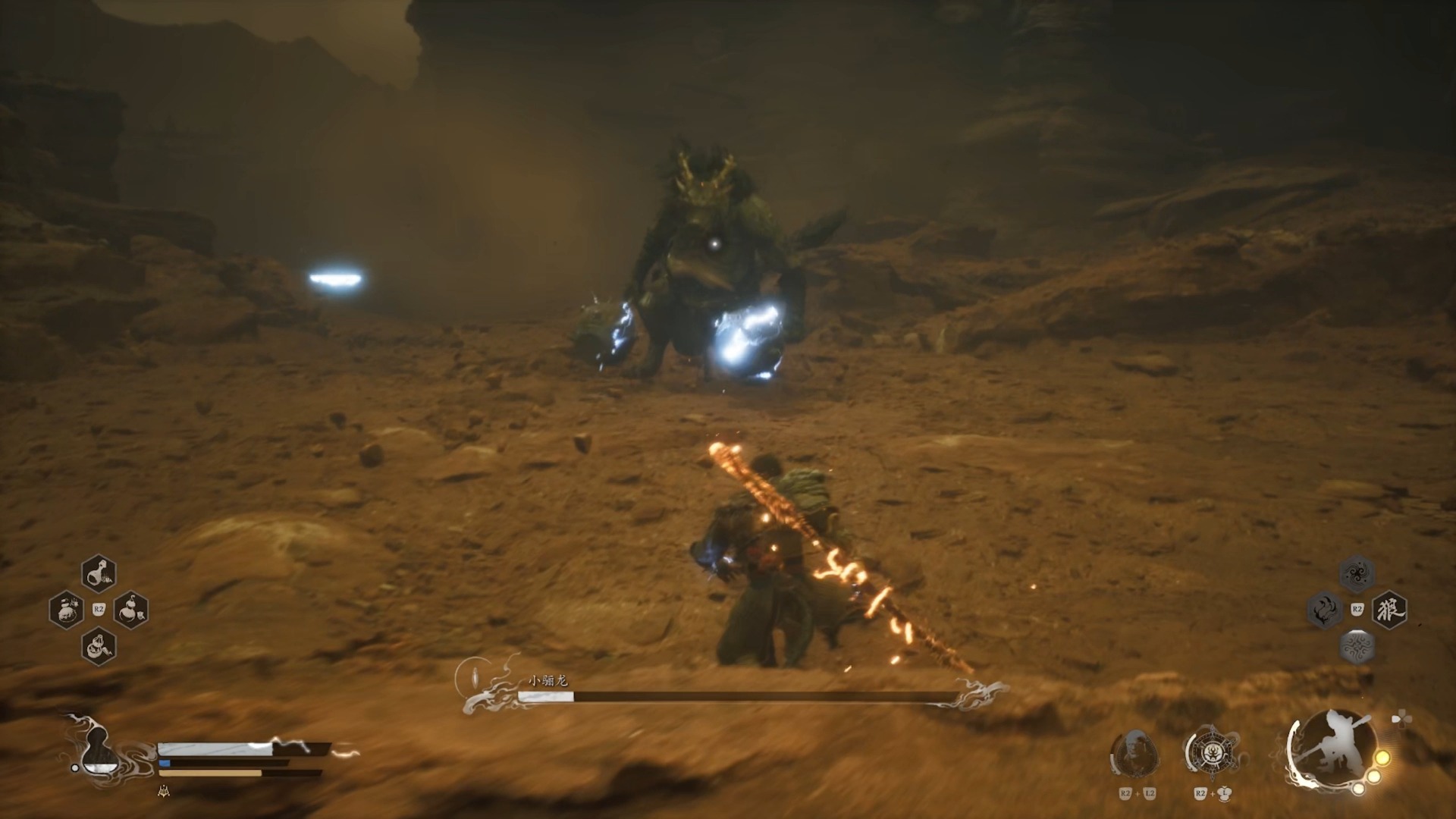
Task: Click the stance switch d-pad indicator
Action: pyautogui.click(x=1401, y=718)
